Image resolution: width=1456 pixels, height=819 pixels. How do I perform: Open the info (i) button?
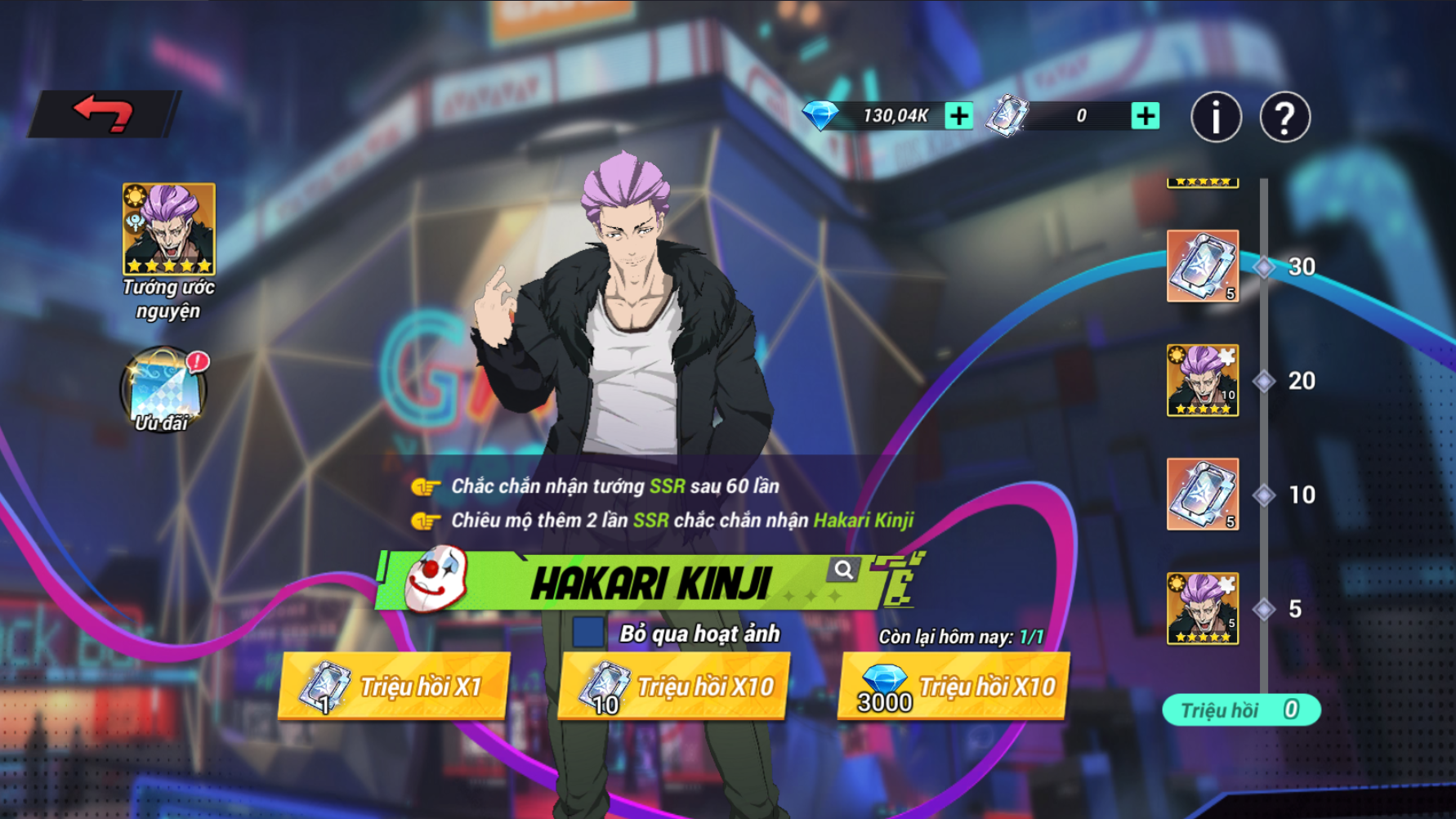click(1216, 117)
